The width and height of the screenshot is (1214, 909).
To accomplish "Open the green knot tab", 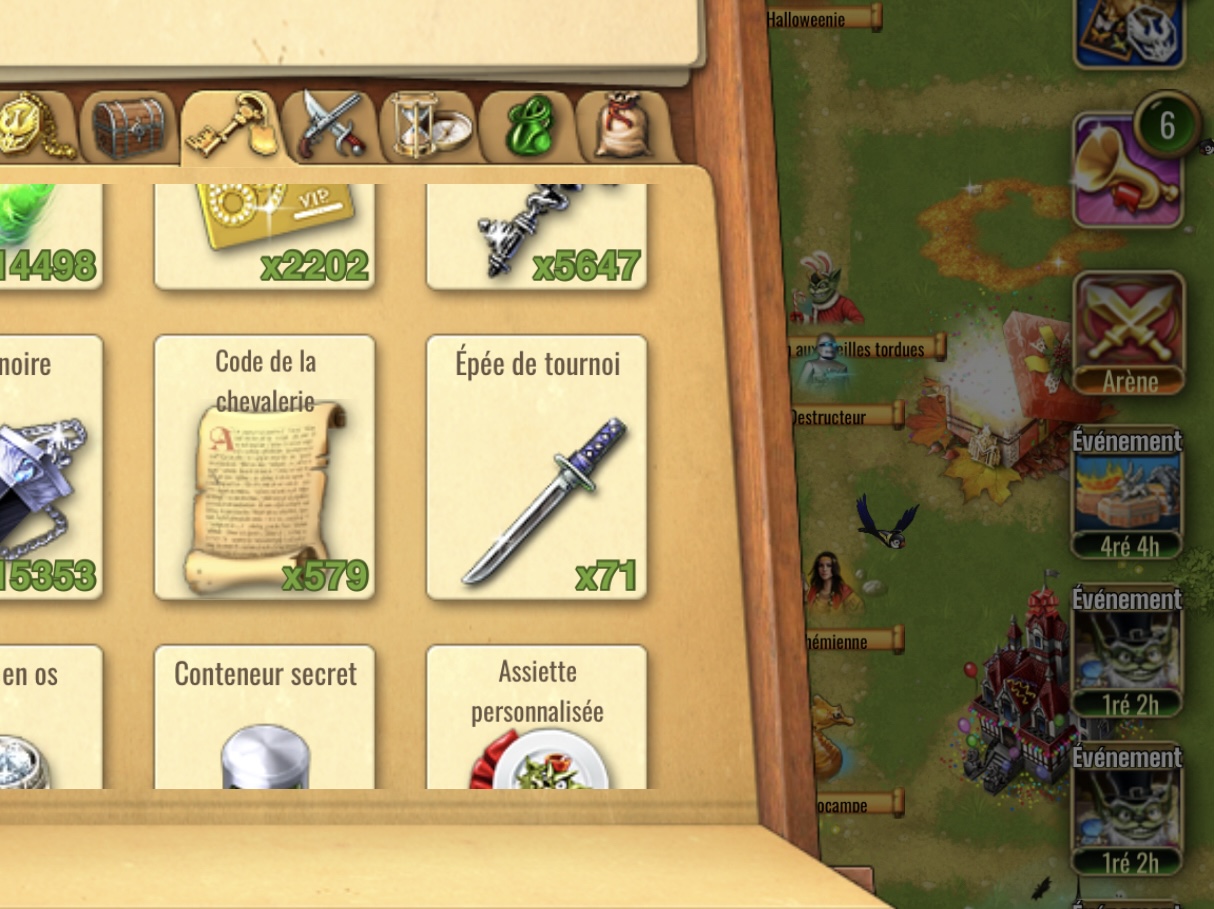I will (x=526, y=127).
